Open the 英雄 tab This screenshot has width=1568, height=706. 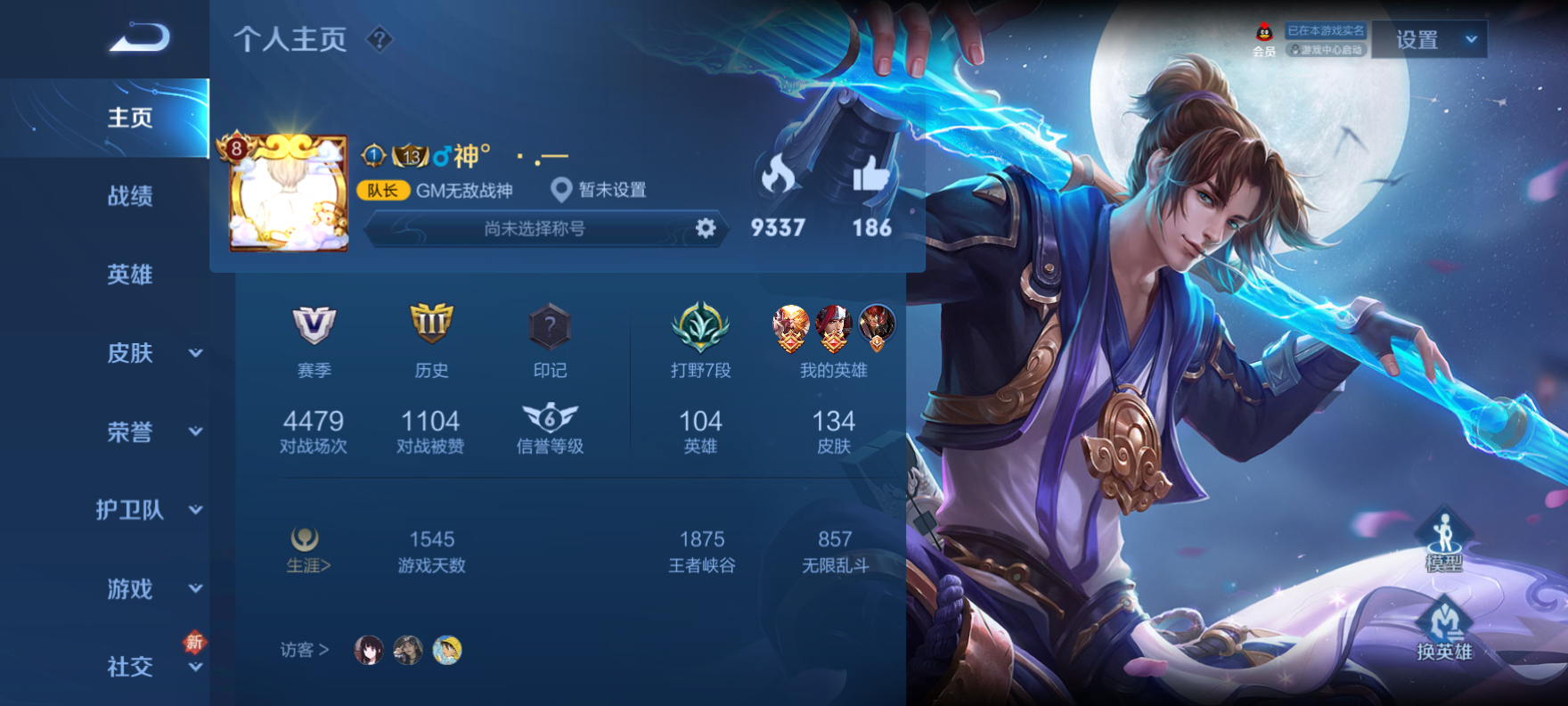pos(130,275)
